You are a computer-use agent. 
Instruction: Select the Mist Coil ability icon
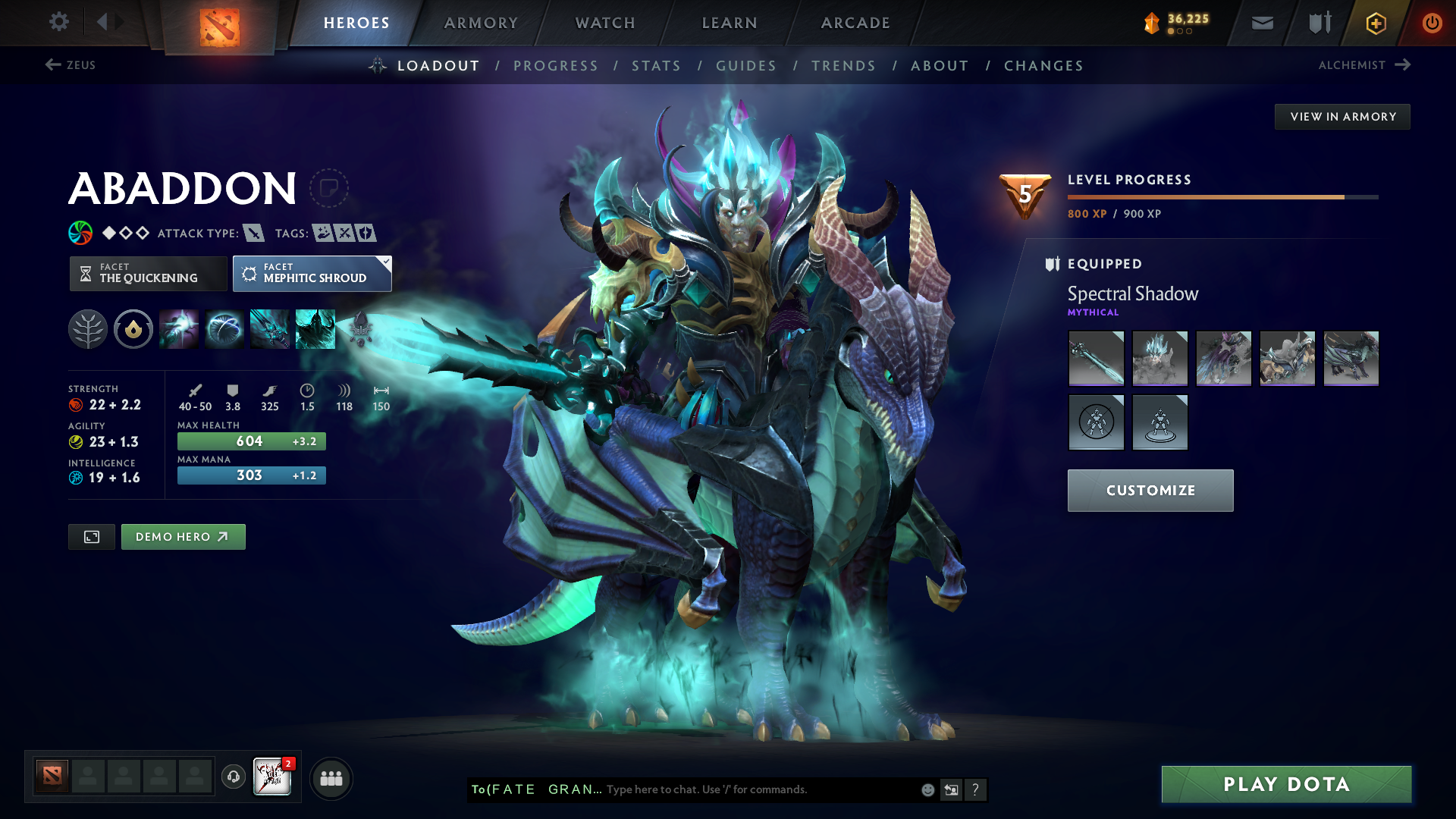(179, 329)
